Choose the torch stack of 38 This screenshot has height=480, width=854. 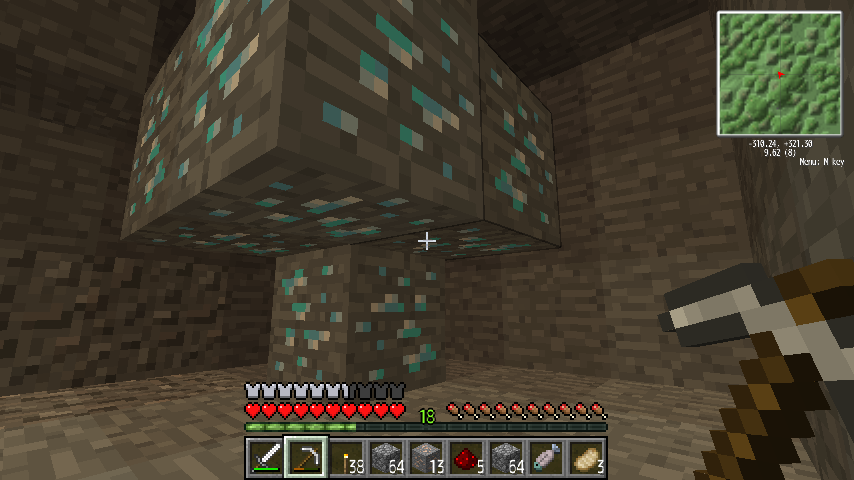(x=346, y=457)
